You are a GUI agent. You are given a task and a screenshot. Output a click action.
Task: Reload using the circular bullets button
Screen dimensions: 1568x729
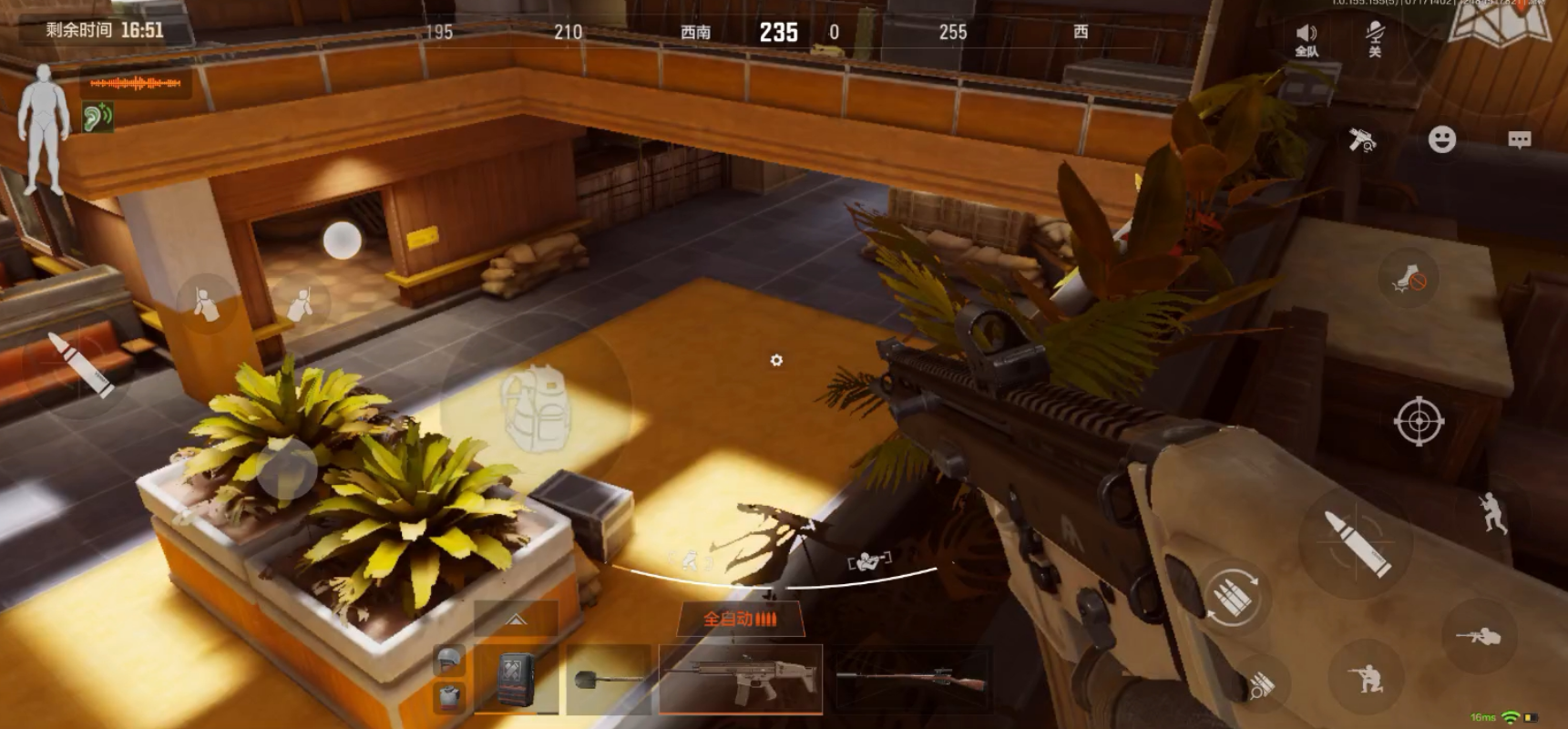coord(1233,597)
